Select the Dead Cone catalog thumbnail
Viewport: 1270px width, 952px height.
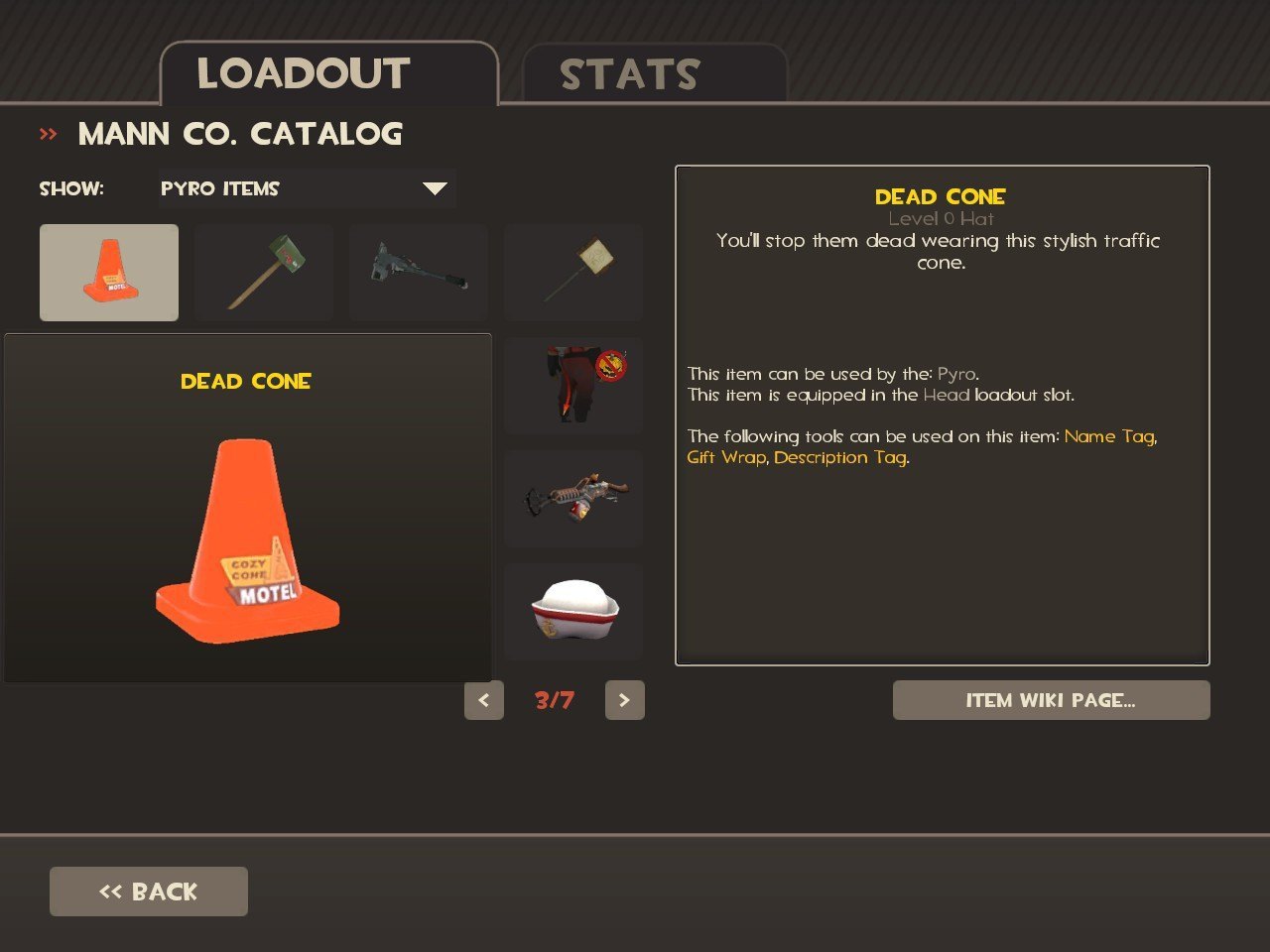click(x=109, y=273)
